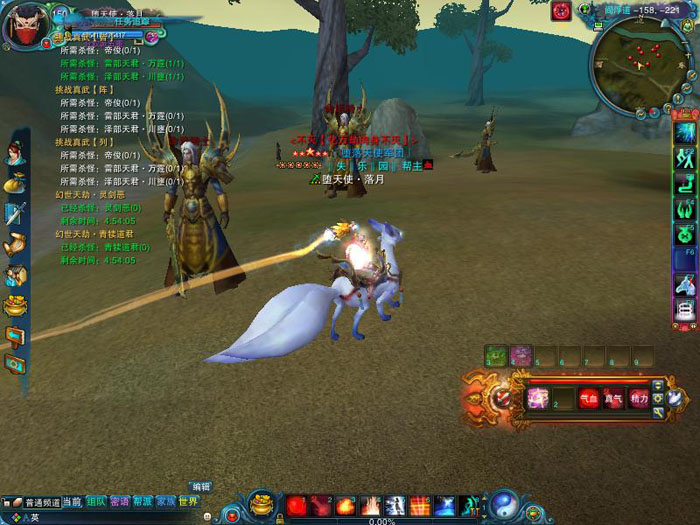The image size is (700, 525).
Task: Open the character icon on left sidebar
Action: [x=15, y=153]
